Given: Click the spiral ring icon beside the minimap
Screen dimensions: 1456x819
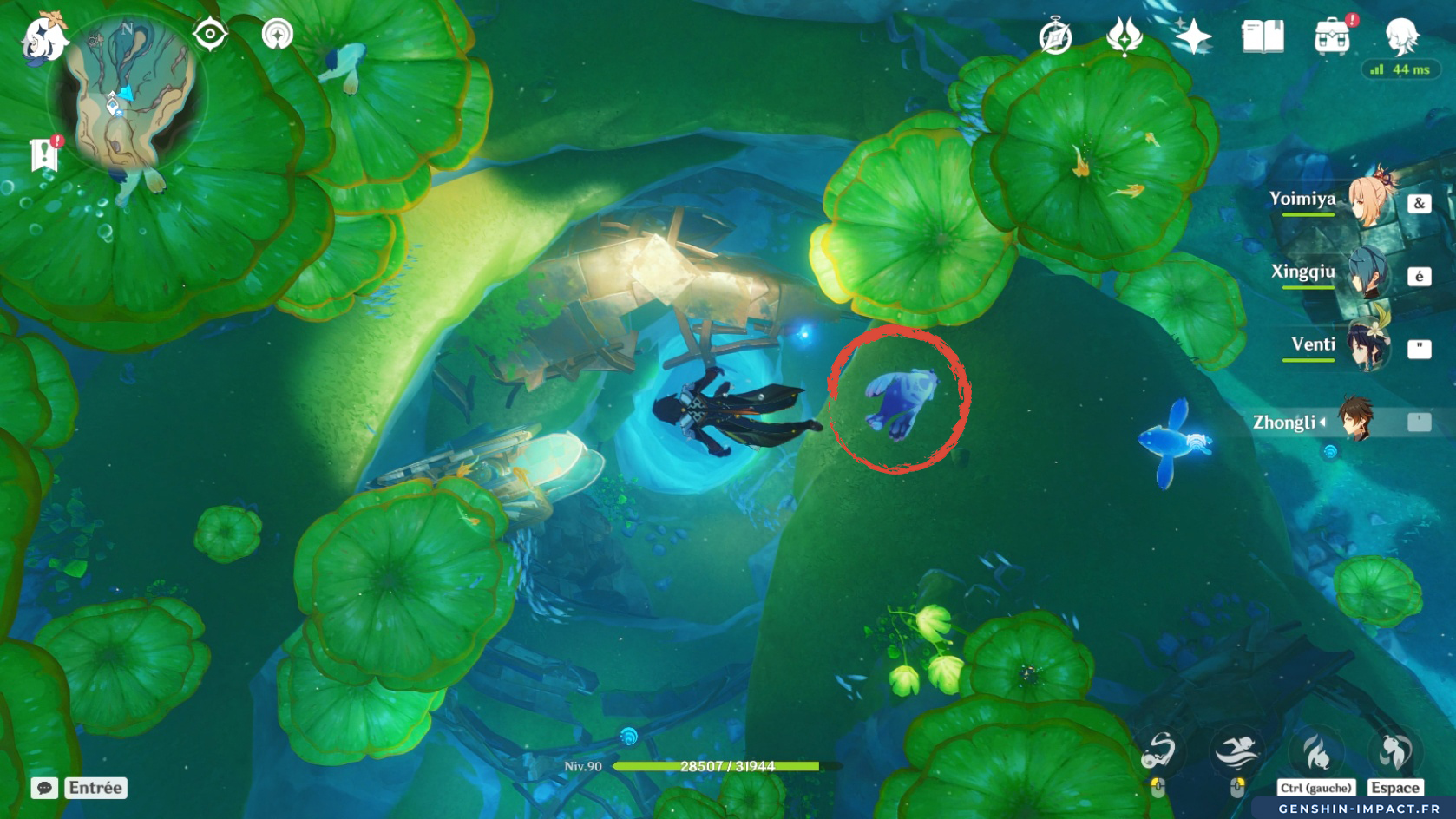Looking at the screenshot, I should pos(278,35).
